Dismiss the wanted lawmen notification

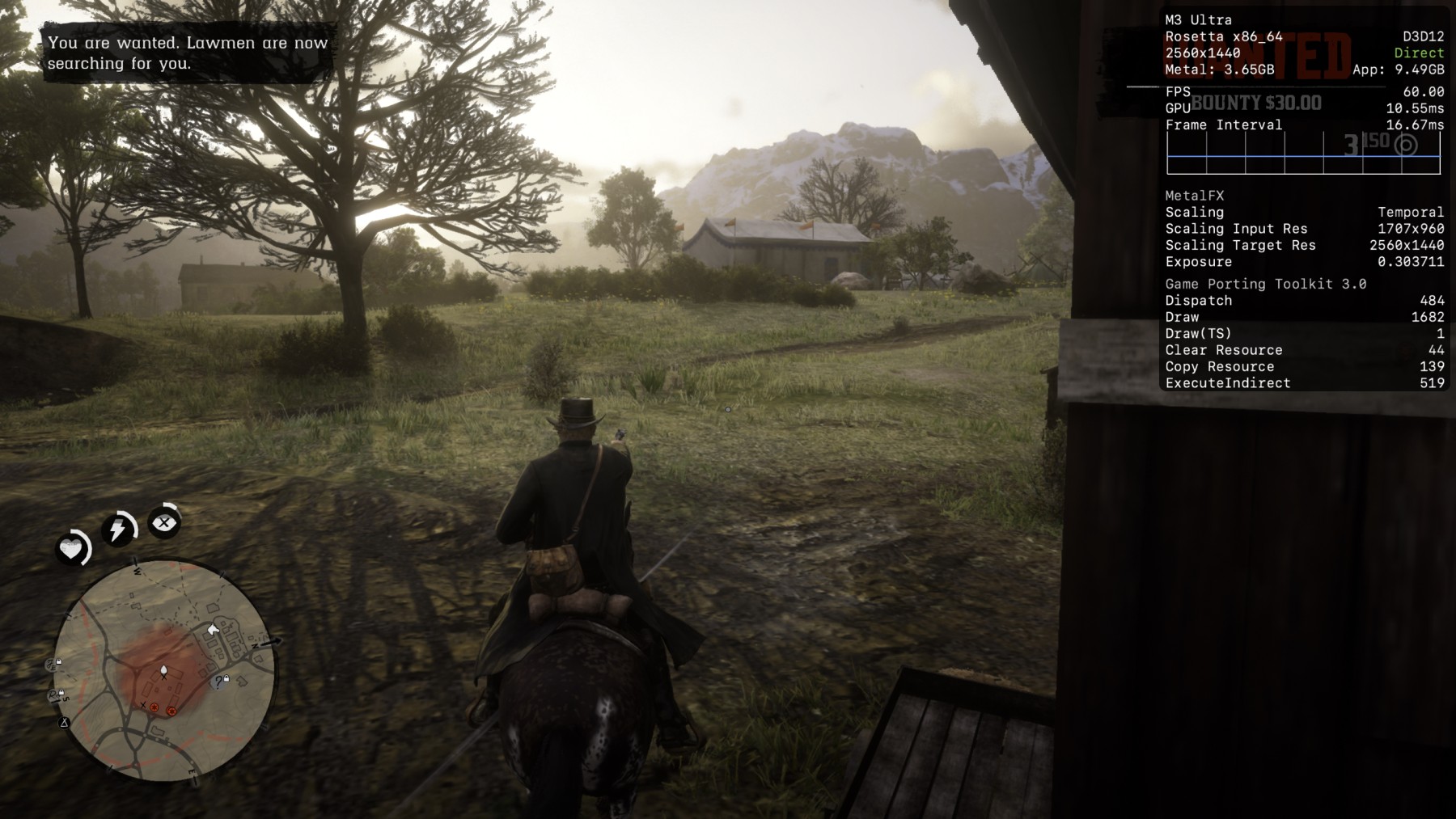pos(188,53)
